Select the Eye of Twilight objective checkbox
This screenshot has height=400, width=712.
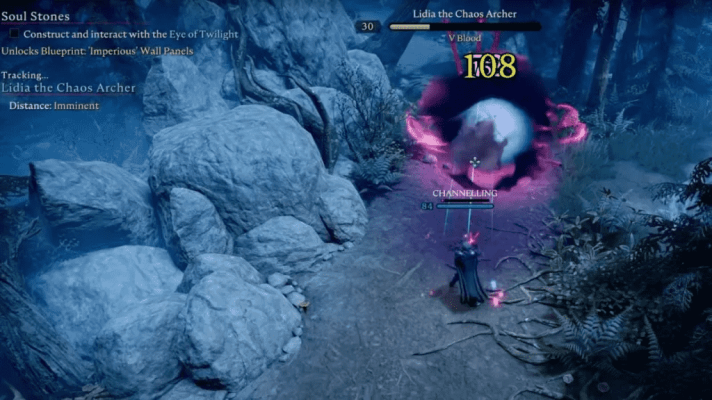8,35
